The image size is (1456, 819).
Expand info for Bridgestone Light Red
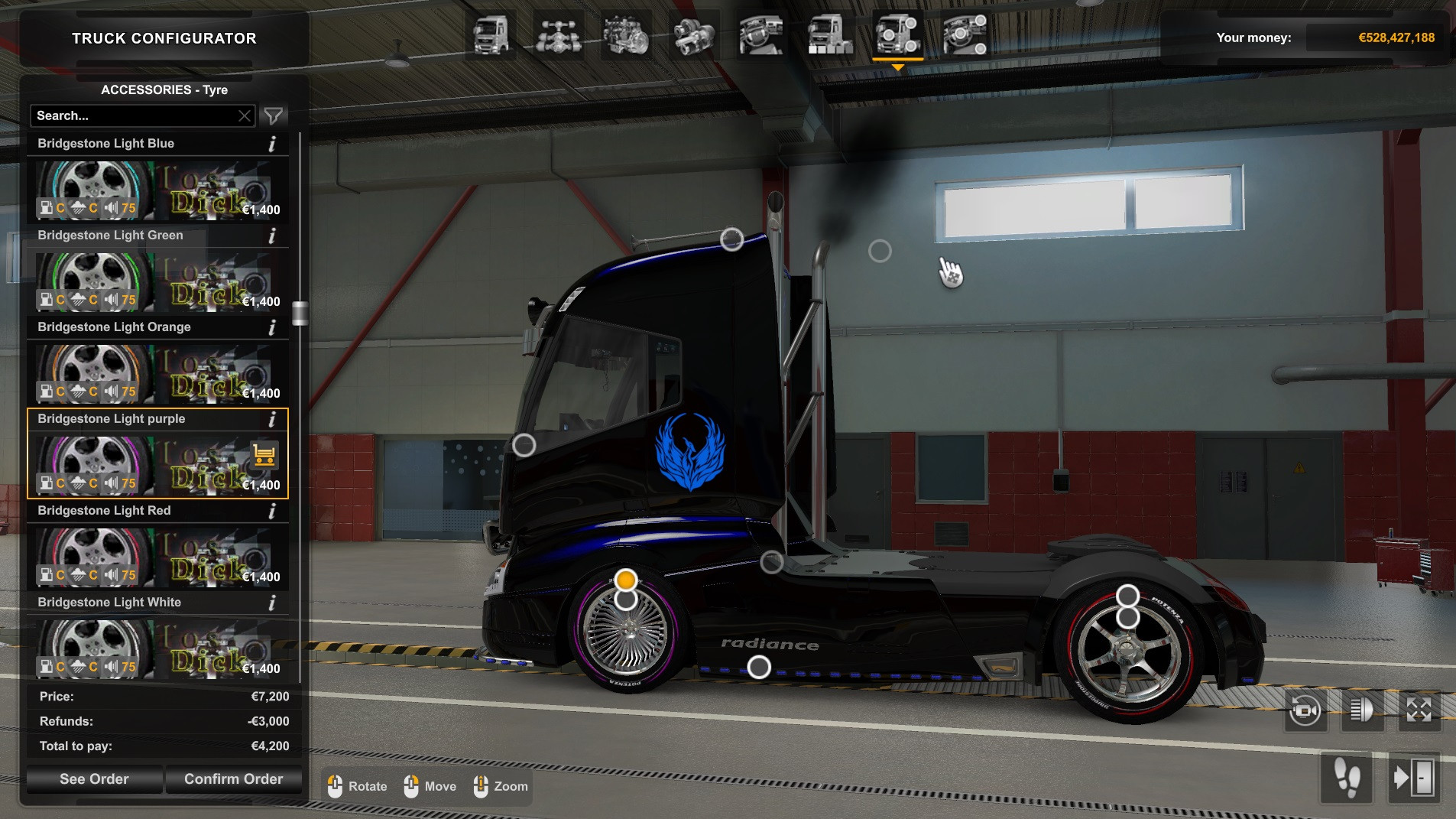[x=273, y=511]
